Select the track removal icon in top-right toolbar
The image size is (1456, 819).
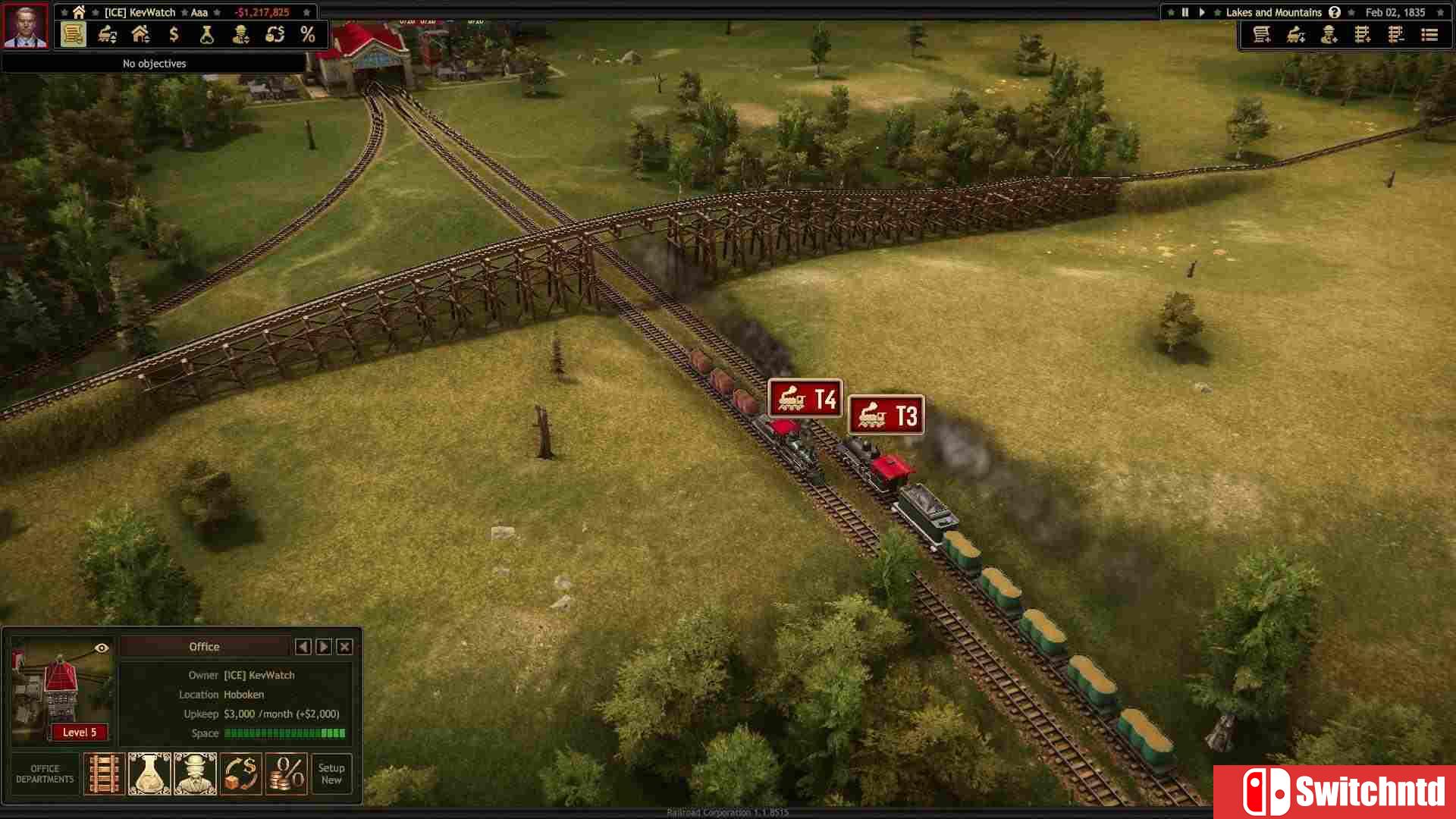[x=1395, y=35]
